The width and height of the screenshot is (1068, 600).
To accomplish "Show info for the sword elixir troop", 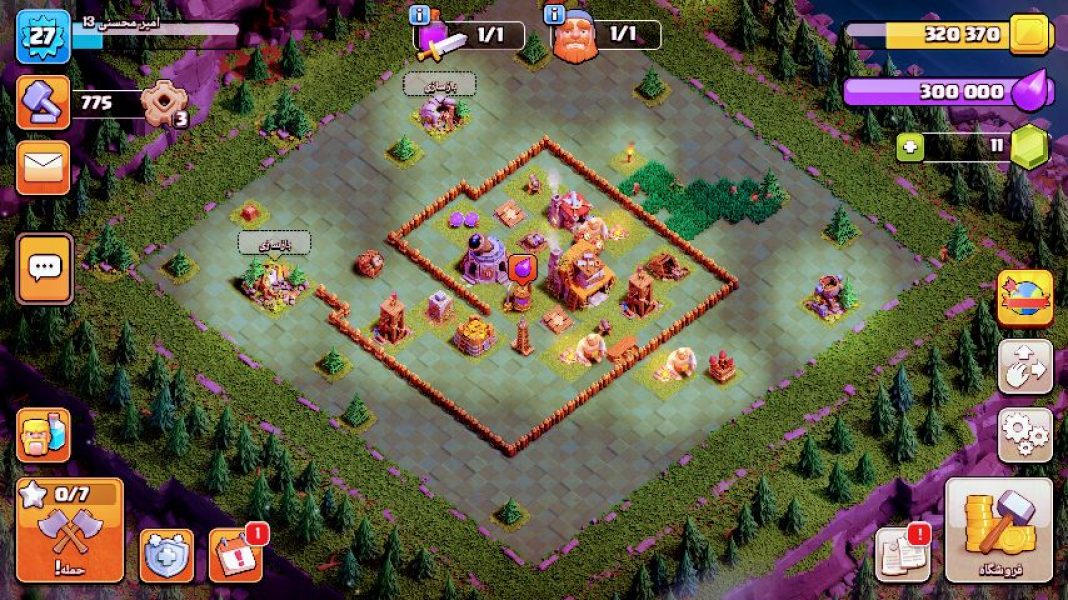I will click(420, 16).
